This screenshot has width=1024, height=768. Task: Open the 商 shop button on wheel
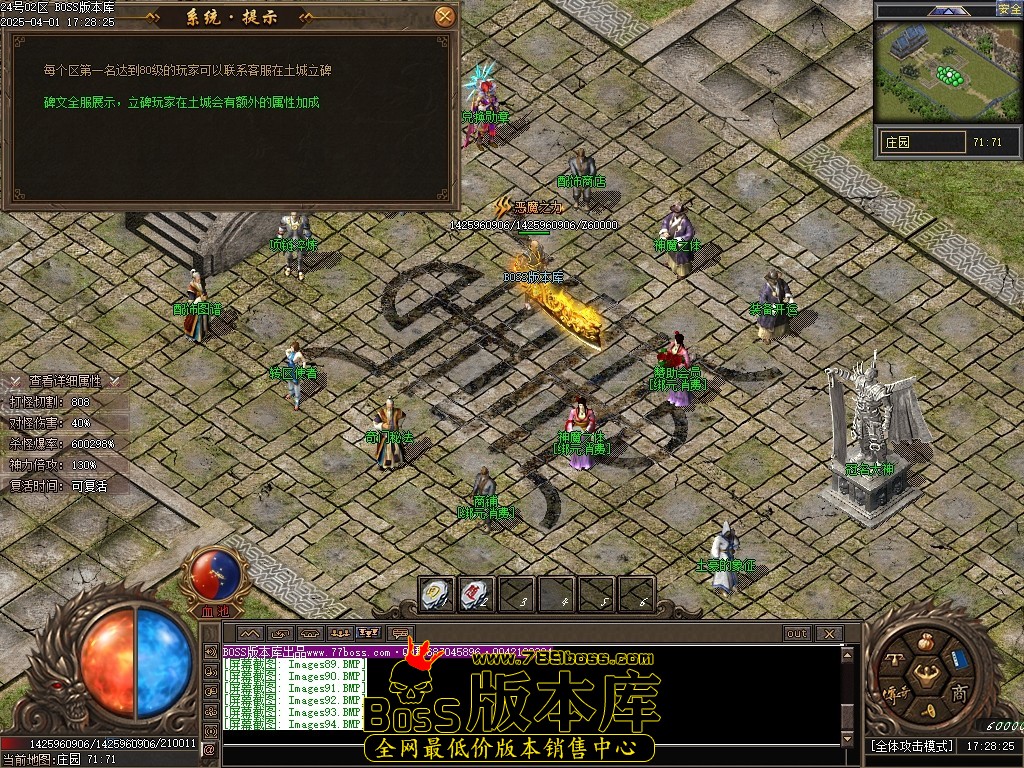[x=958, y=693]
